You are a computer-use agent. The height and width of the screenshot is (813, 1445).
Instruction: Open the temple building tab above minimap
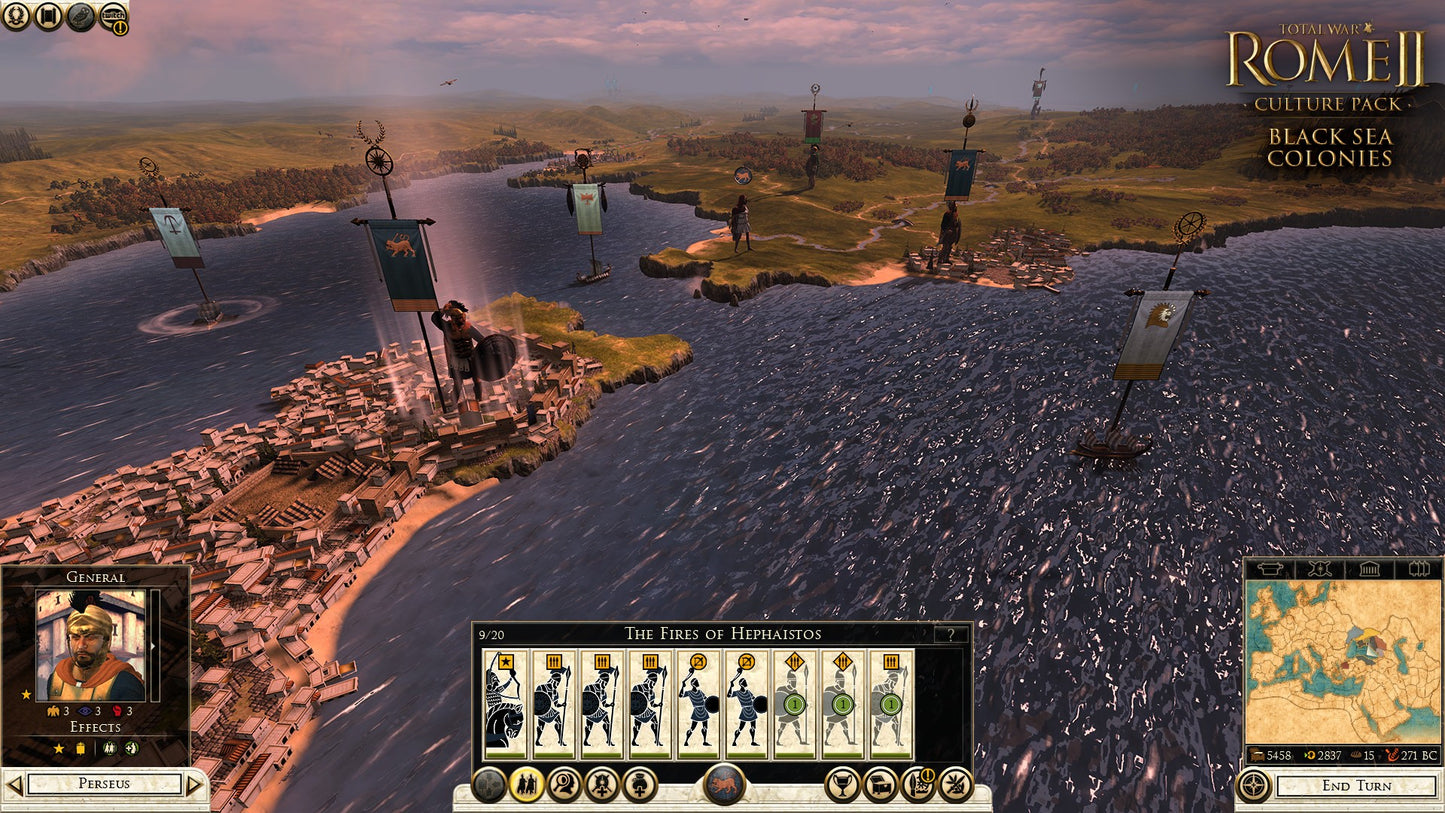click(1367, 569)
